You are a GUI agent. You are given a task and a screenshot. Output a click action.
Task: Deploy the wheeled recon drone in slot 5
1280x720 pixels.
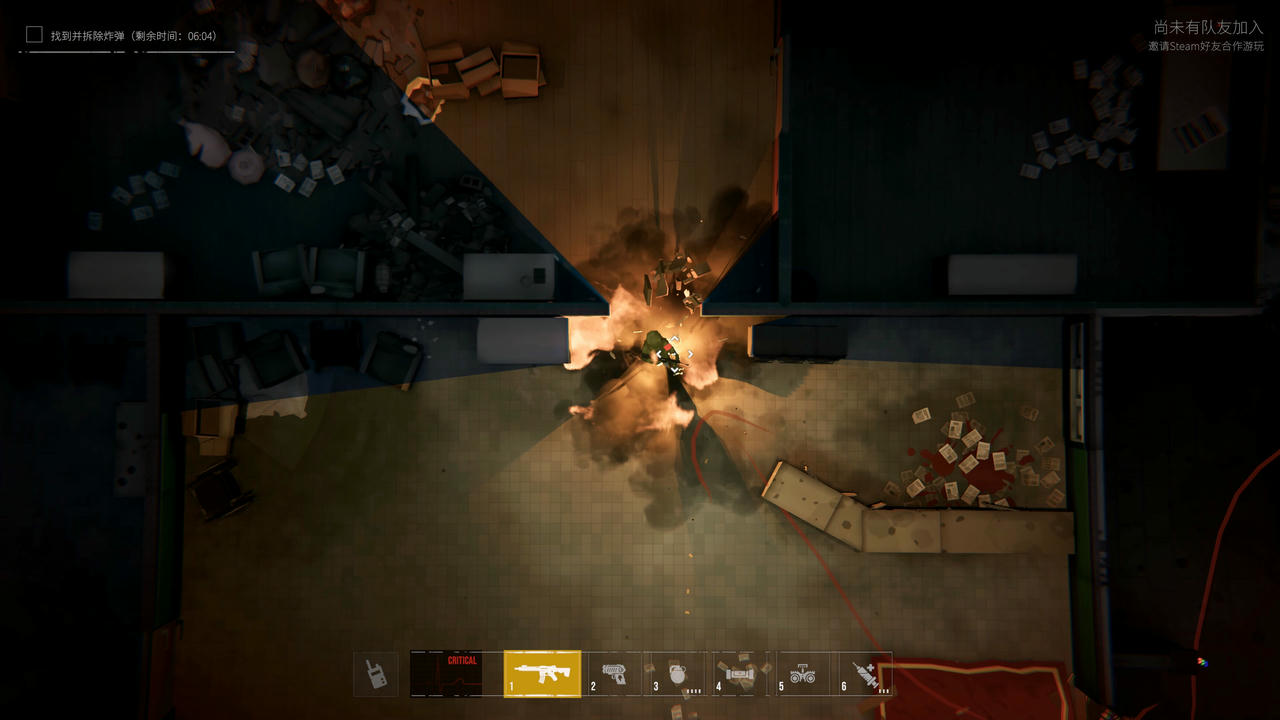click(805, 674)
